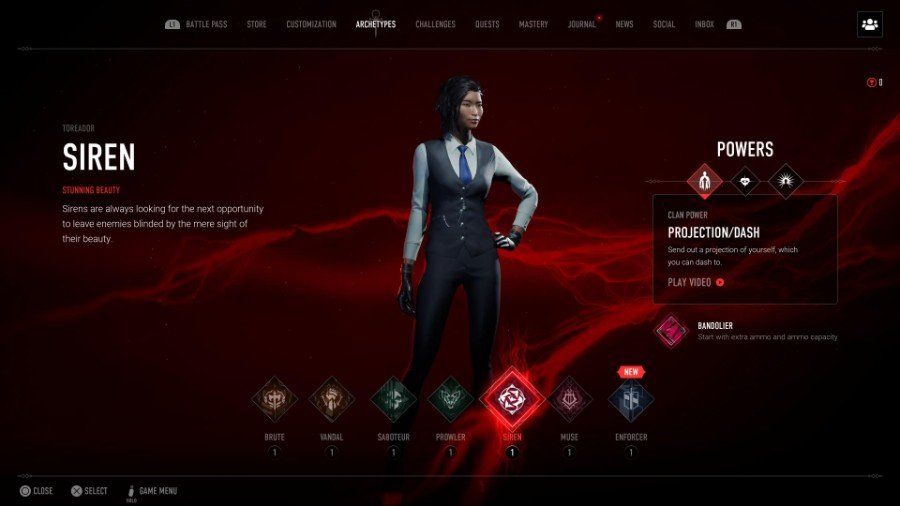Switch to the Store tab

pyautogui.click(x=257, y=24)
